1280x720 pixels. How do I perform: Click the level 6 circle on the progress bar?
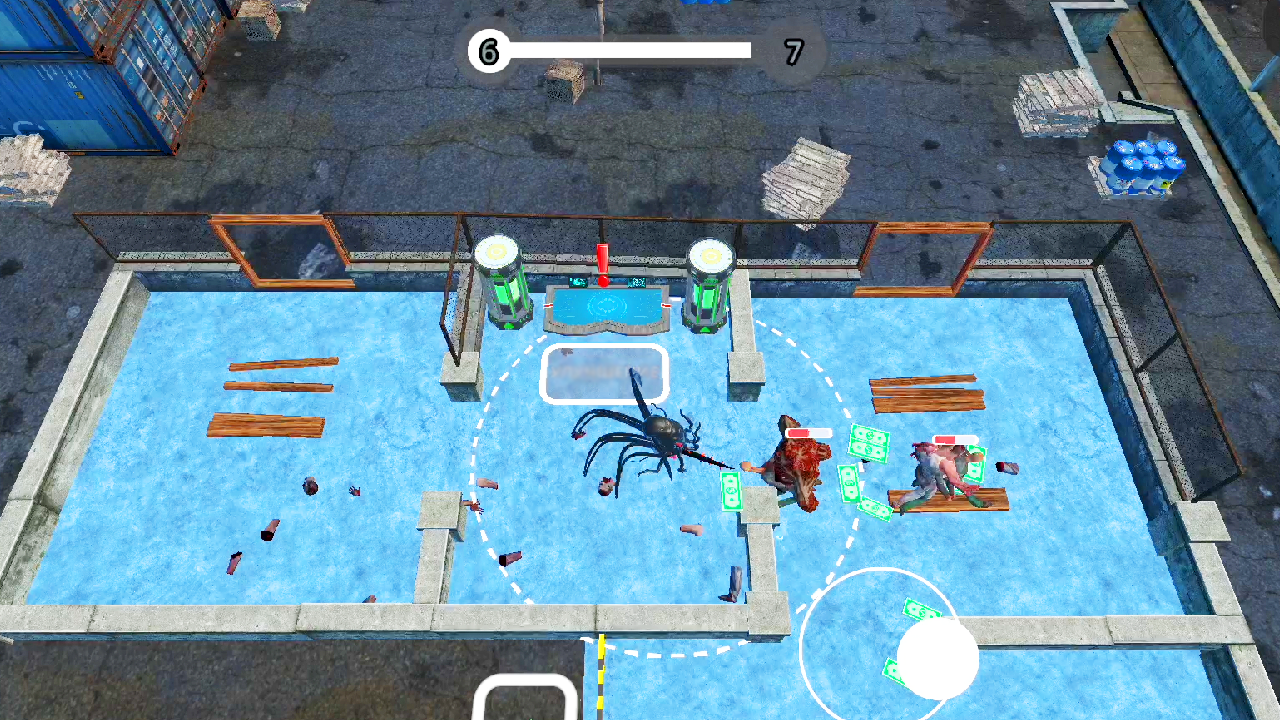point(489,52)
